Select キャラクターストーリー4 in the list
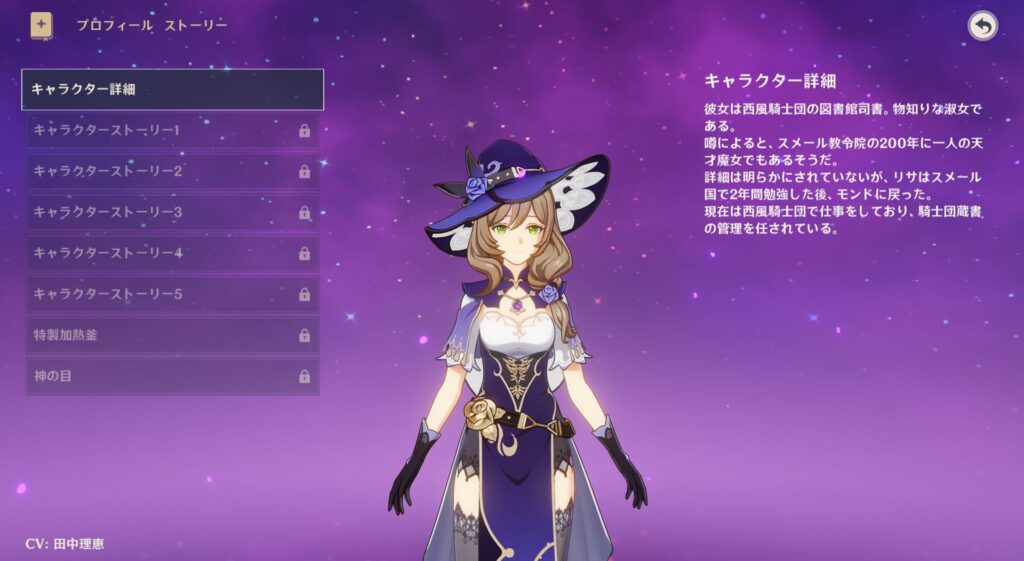The width and height of the screenshot is (1024, 561). pos(172,253)
